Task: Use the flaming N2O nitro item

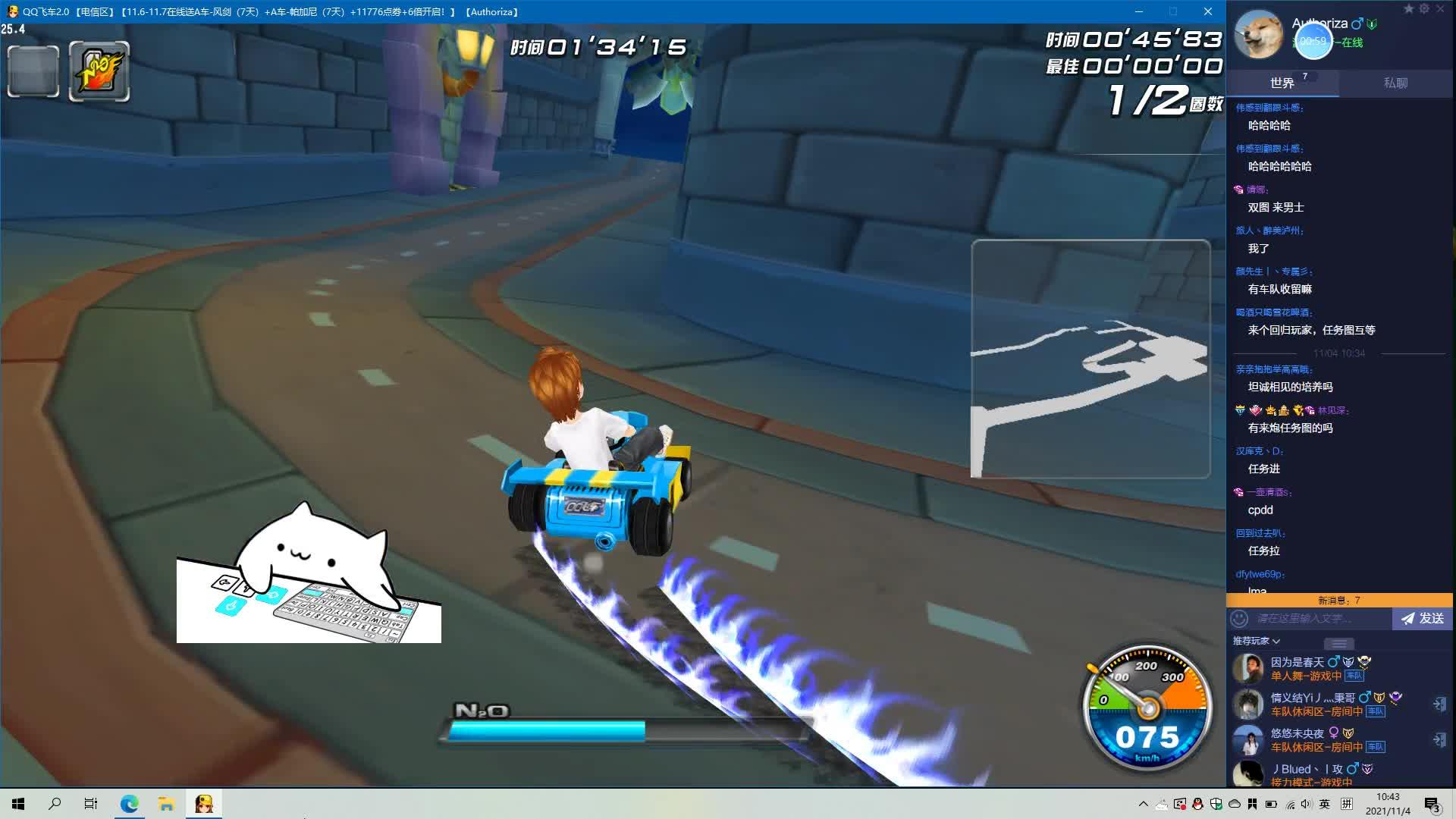Action: point(99,71)
